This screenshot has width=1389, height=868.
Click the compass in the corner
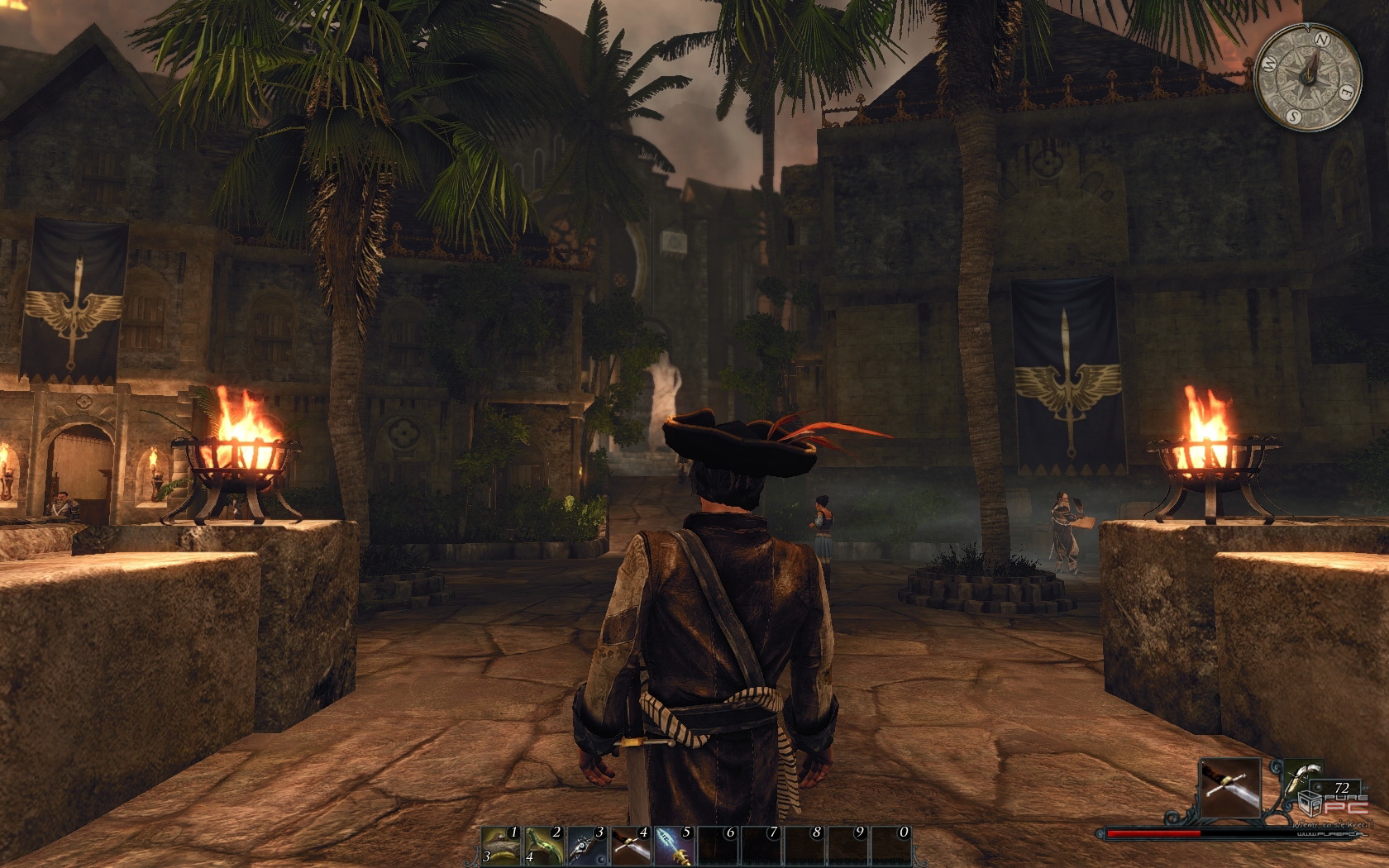1307,77
